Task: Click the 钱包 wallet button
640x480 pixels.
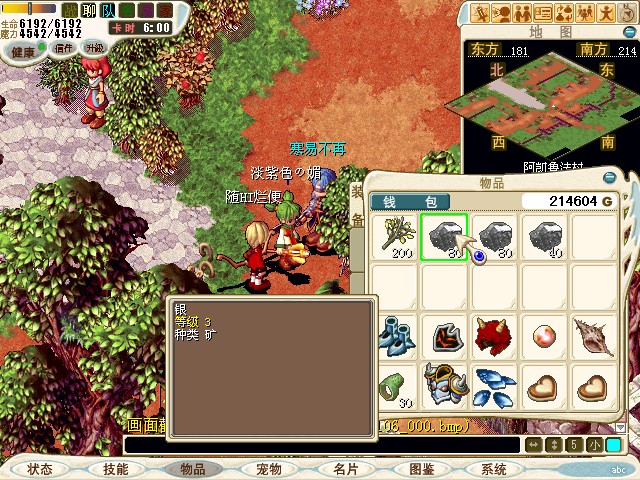Action: (x=410, y=202)
